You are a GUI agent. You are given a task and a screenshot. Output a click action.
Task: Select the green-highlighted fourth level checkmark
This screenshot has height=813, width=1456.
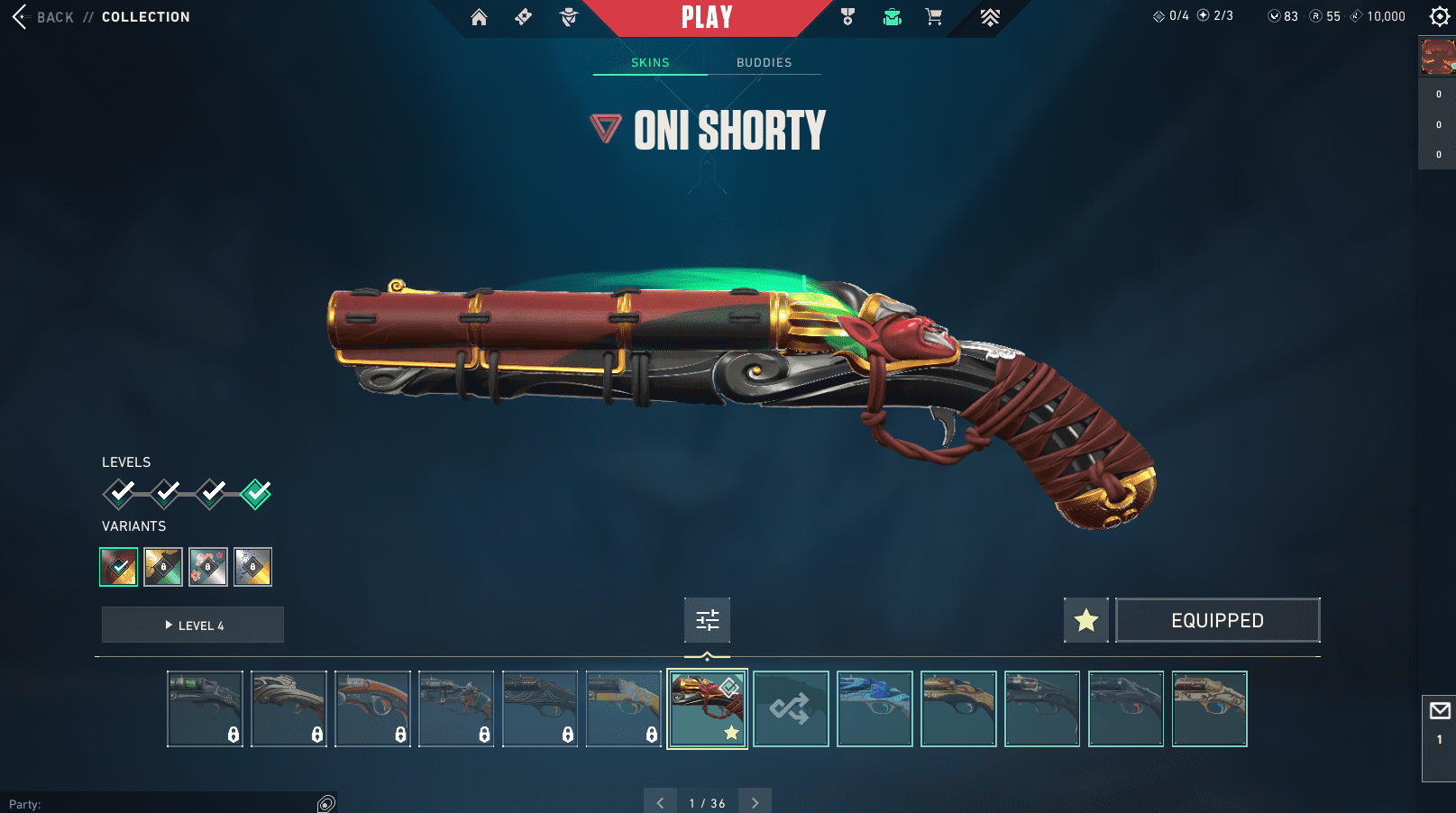256,493
